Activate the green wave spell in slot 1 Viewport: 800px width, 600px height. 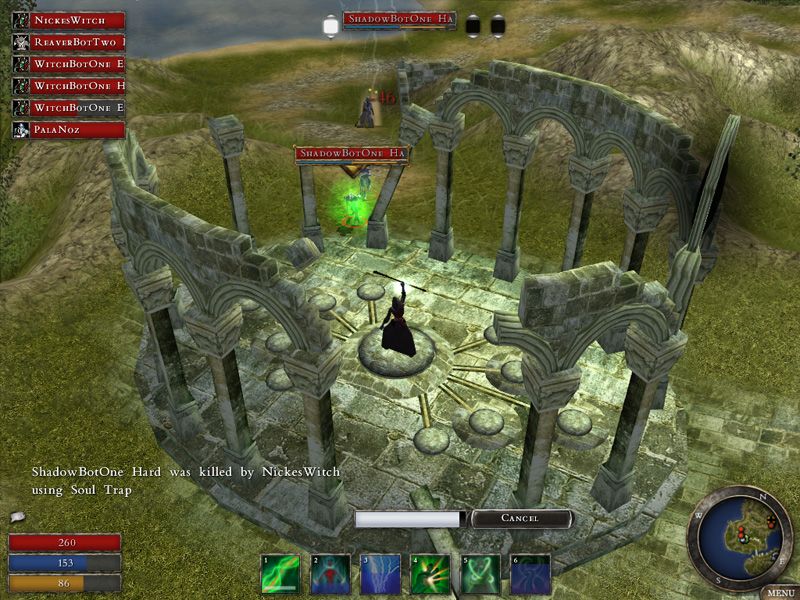point(280,574)
